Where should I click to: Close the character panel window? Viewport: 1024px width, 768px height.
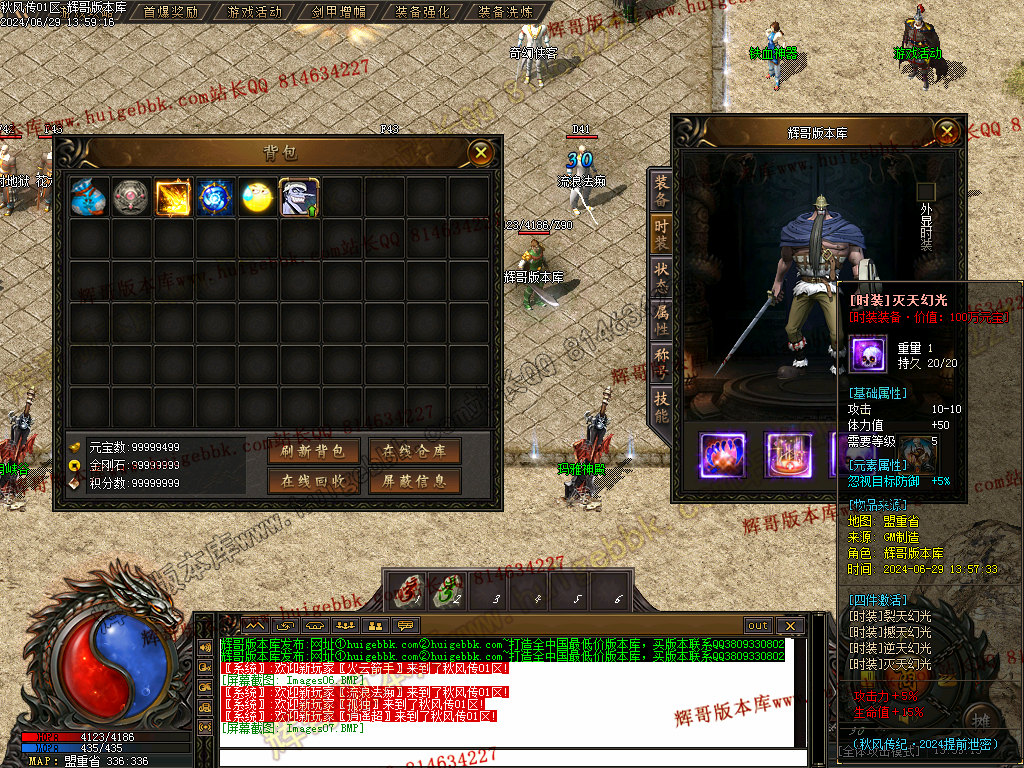pos(946,131)
